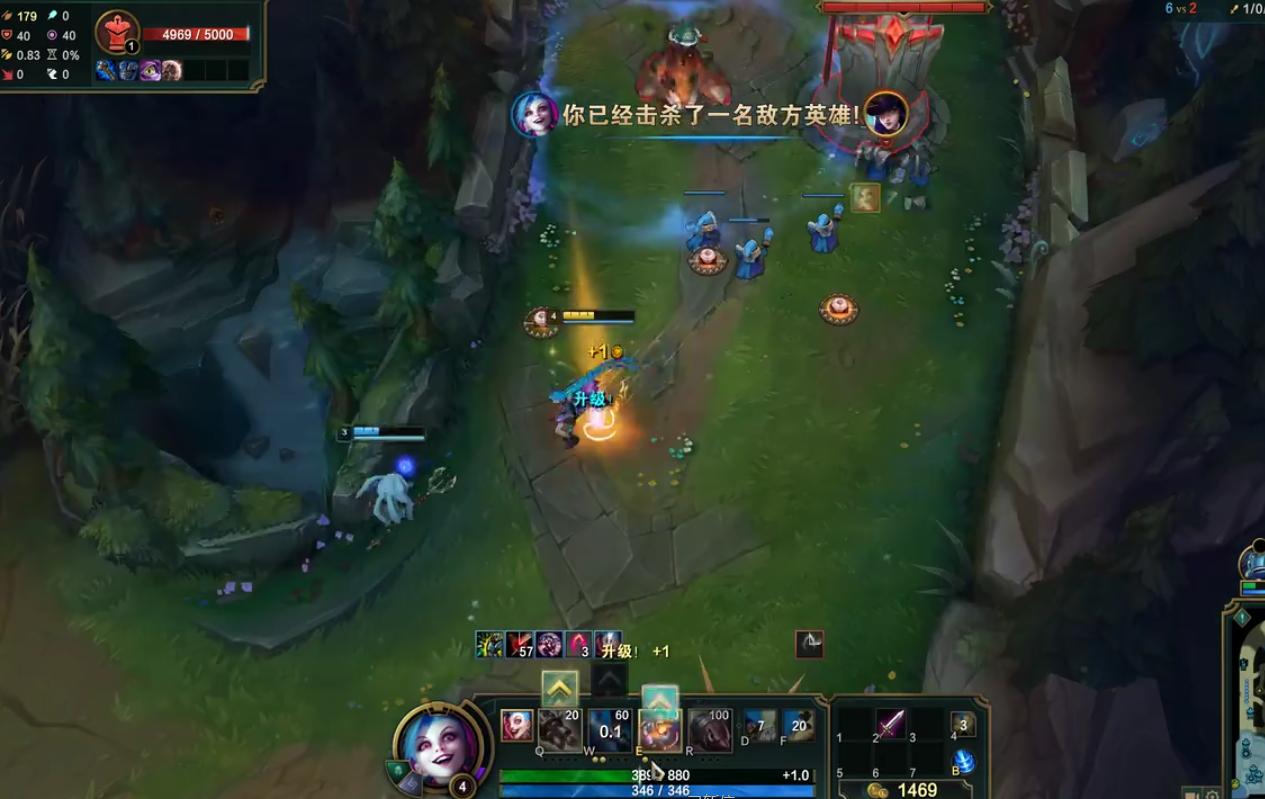Click the purple eye item in target's inventory
1265x799 pixels.
click(150, 70)
